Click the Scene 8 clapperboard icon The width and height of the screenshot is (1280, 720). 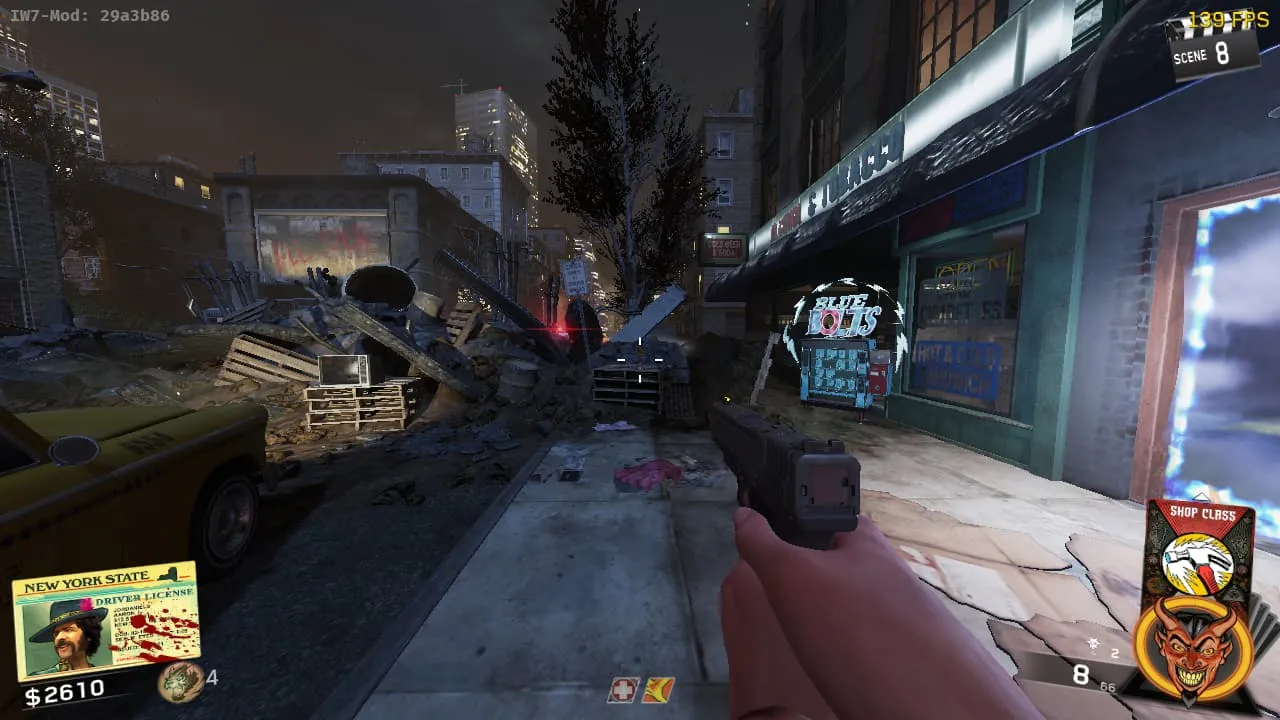tap(1212, 45)
